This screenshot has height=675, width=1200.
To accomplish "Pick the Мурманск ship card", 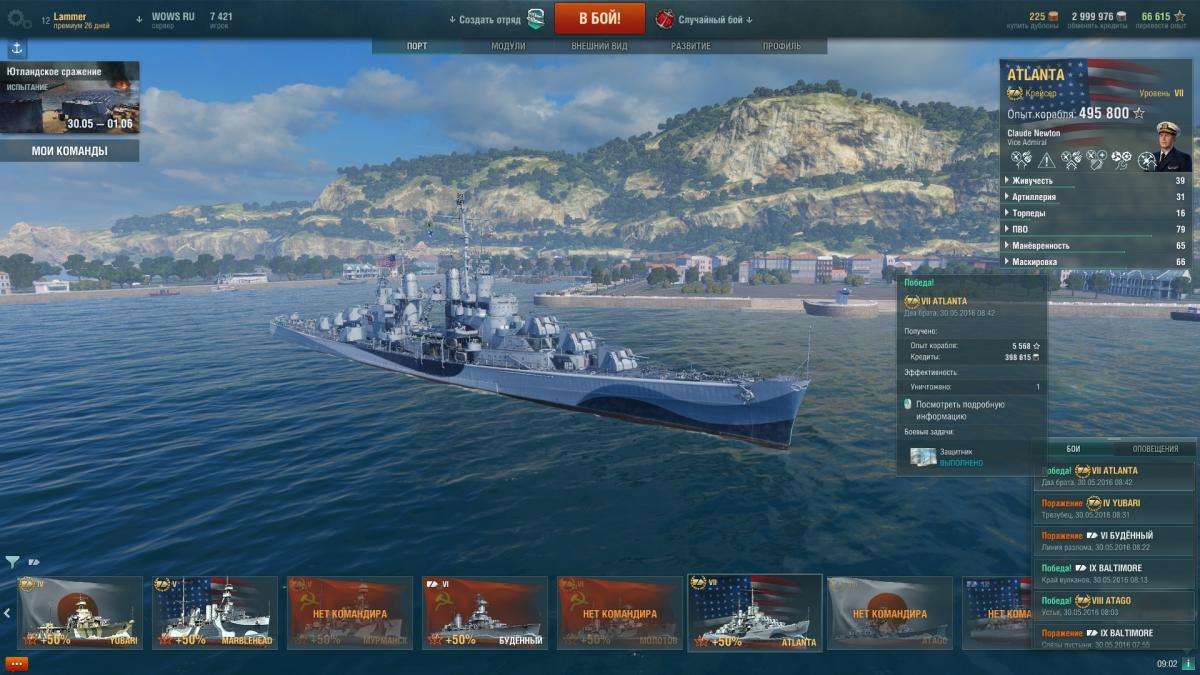I will point(350,612).
